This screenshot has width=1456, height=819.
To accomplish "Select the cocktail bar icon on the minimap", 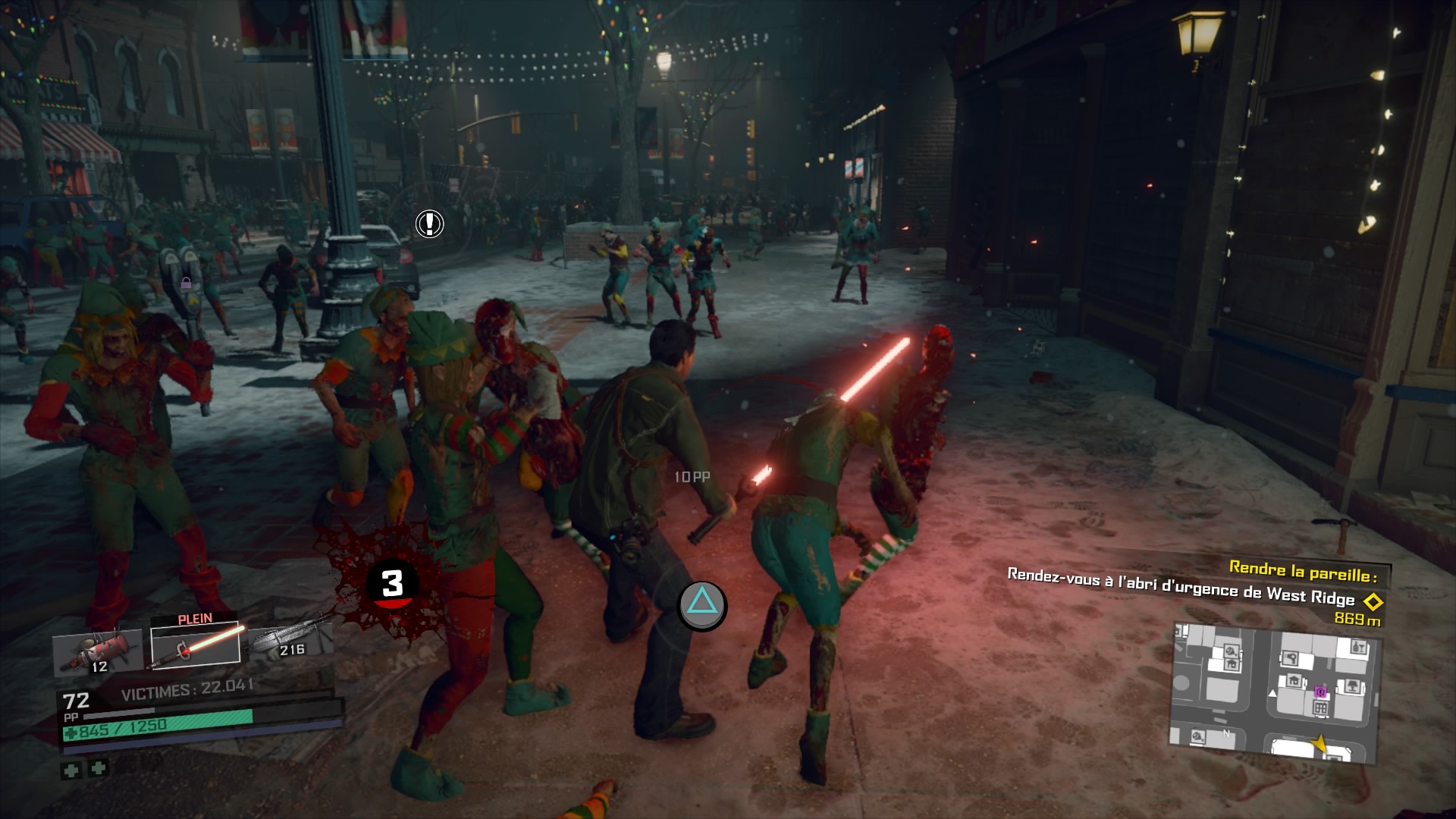I will pyautogui.click(x=1358, y=647).
